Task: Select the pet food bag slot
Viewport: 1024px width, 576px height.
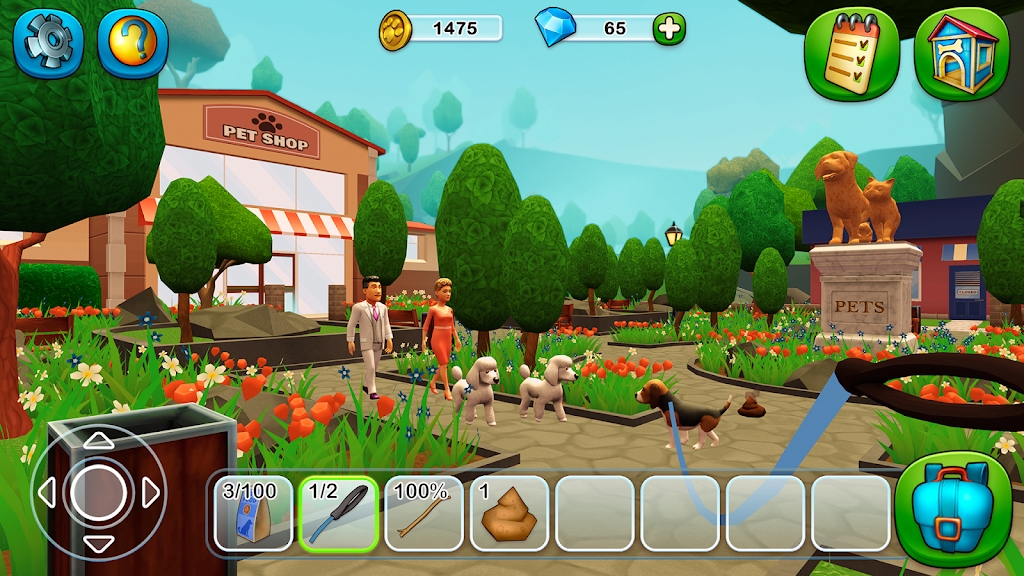Action: click(x=253, y=513)
